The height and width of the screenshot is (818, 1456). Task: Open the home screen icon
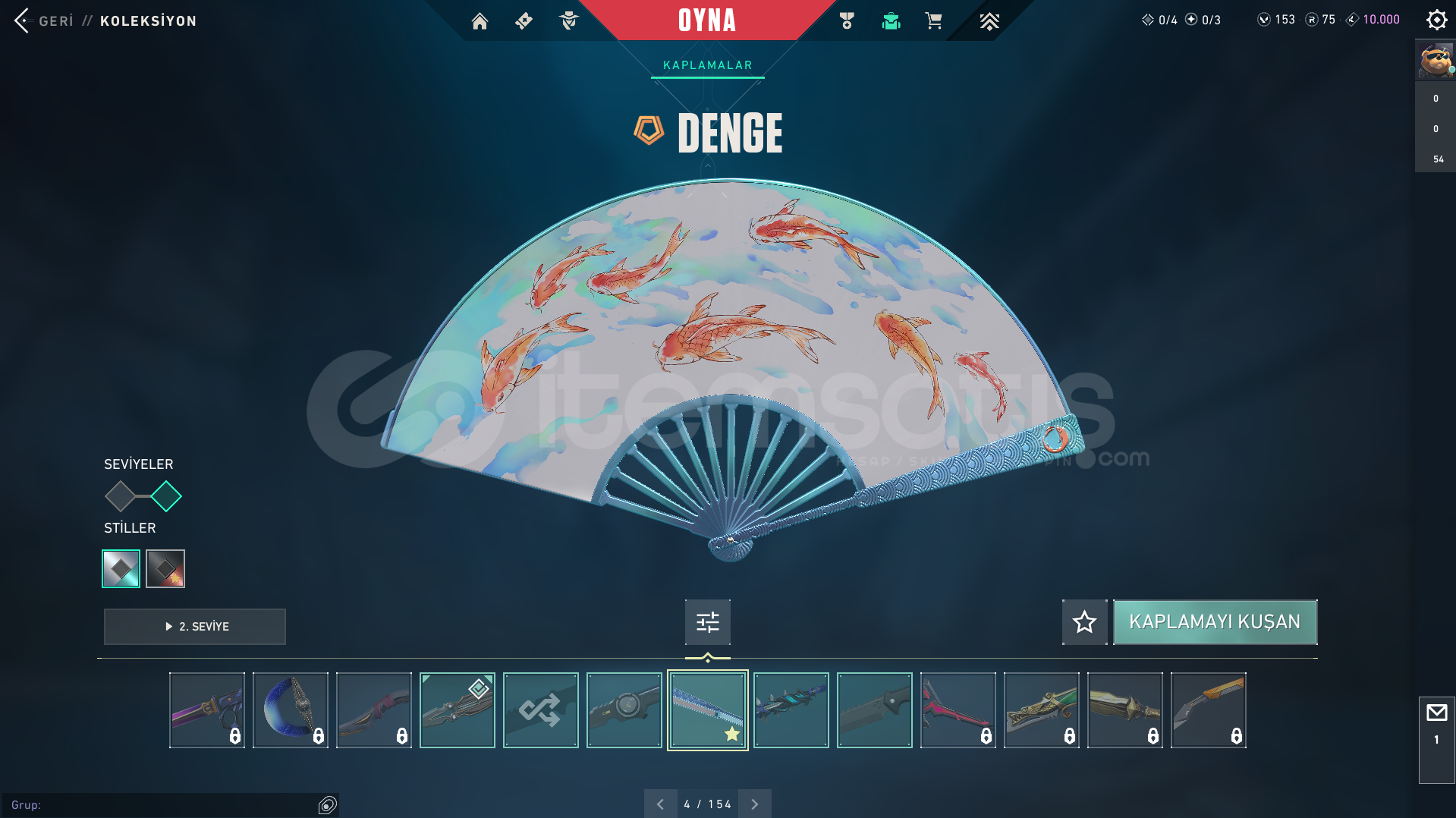(x=480, y=21)
